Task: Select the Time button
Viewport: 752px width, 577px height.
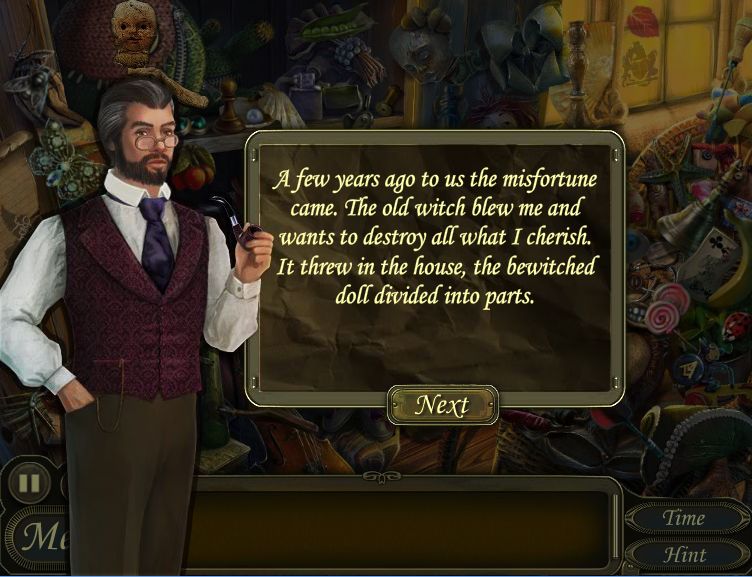Action: click(x=684, y=518)
